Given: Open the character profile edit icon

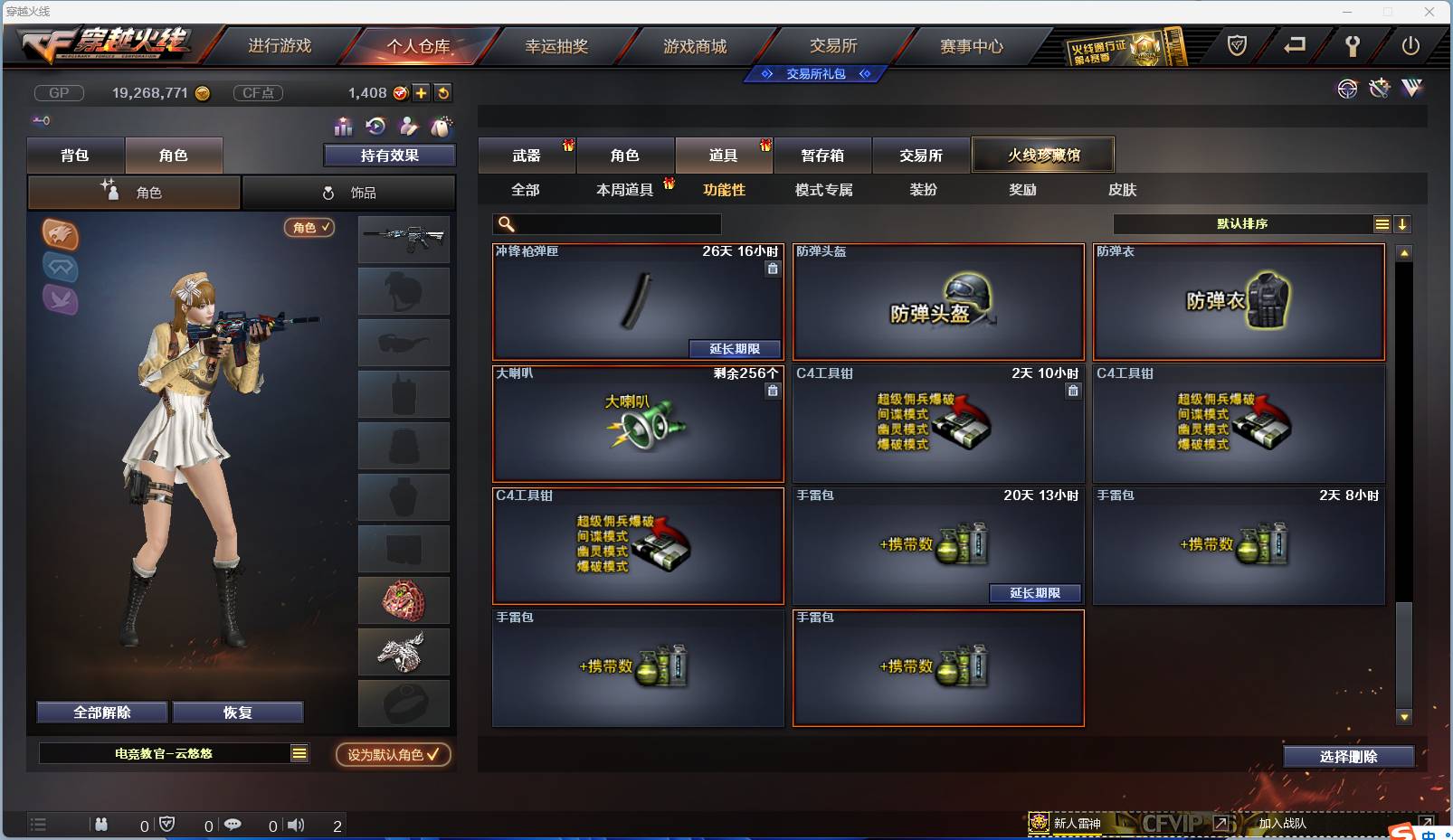Looking at the screenshot, I should pos(409,127).
